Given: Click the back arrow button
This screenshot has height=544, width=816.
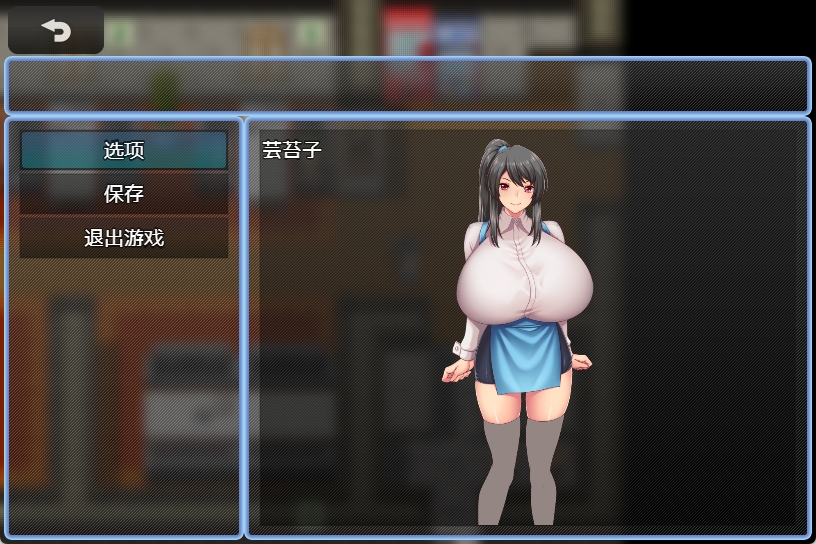Looking at the screenshot, I should tap(56, 31).
